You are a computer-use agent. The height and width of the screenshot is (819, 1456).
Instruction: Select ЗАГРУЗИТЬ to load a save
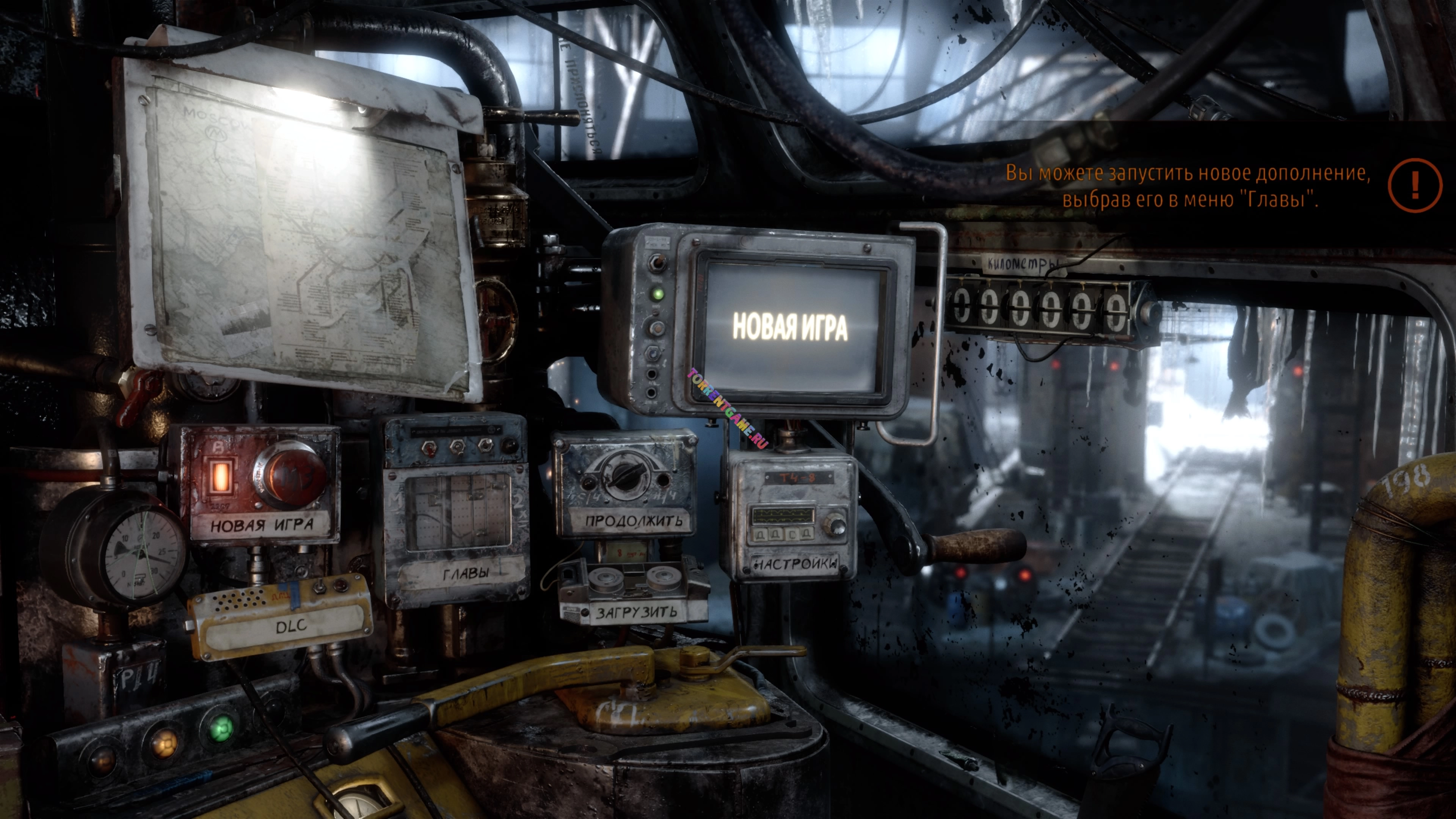pos(636,612)
